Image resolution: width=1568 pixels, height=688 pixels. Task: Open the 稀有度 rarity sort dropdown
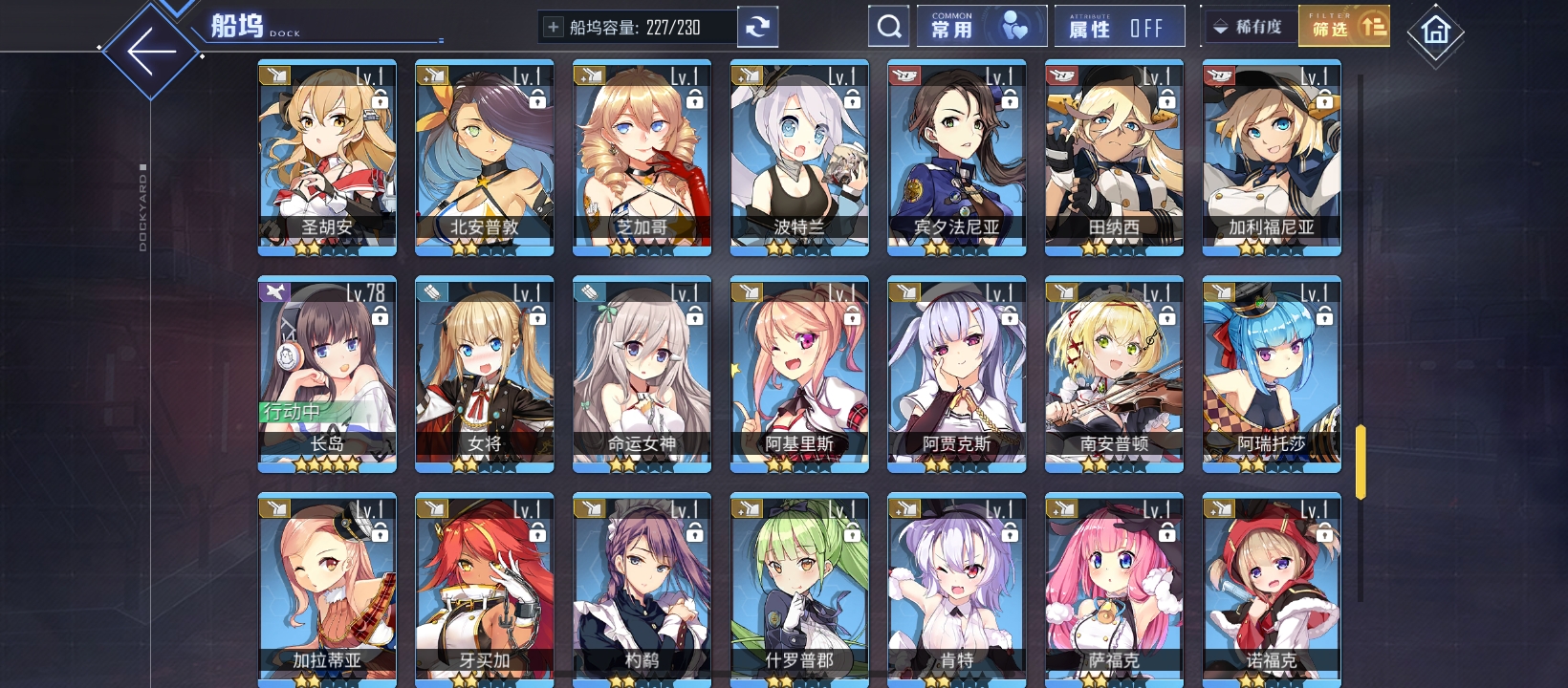pos(1249,27)
